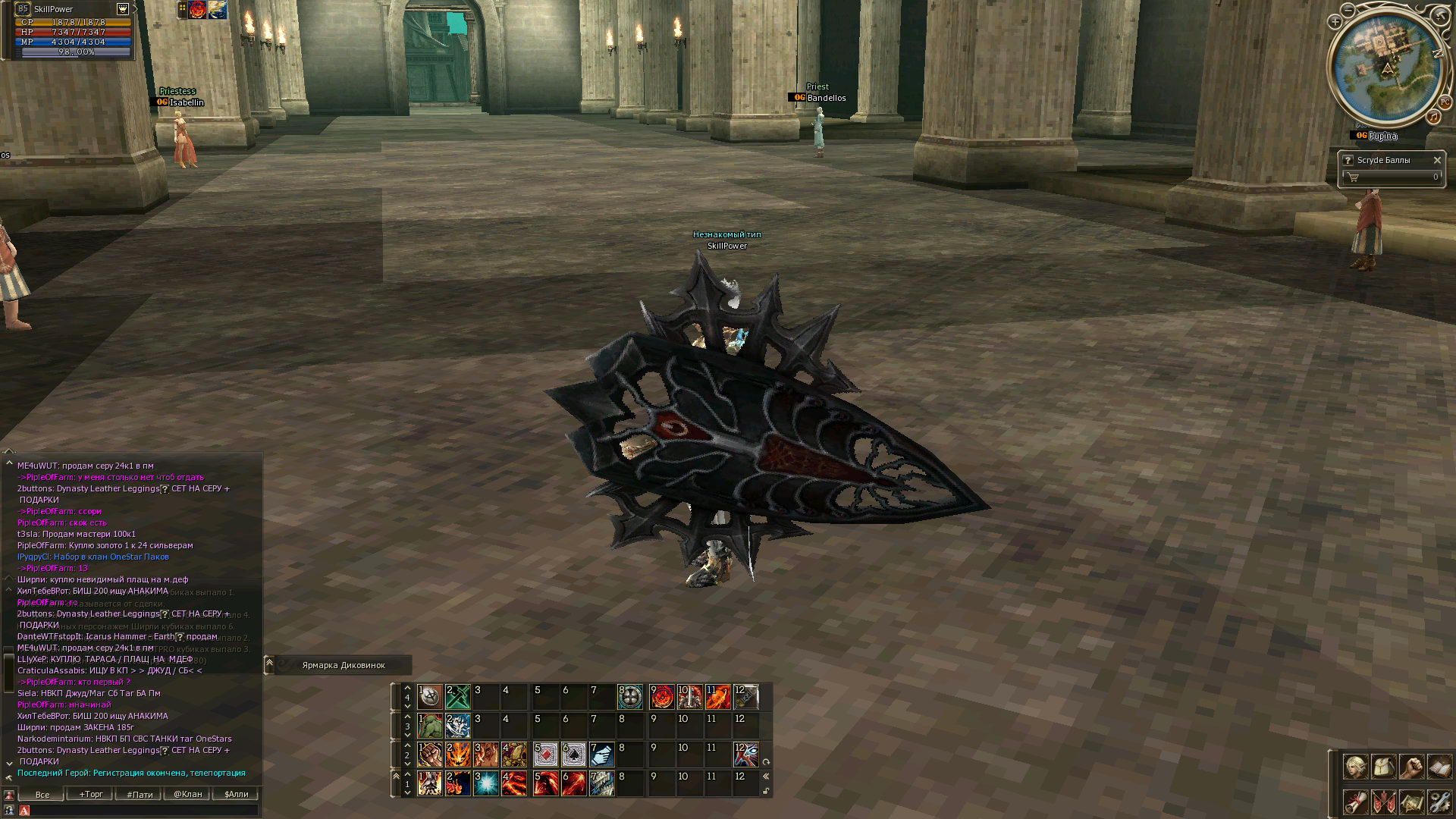Open system settings wrench and gear icon

click(1439, 802)
